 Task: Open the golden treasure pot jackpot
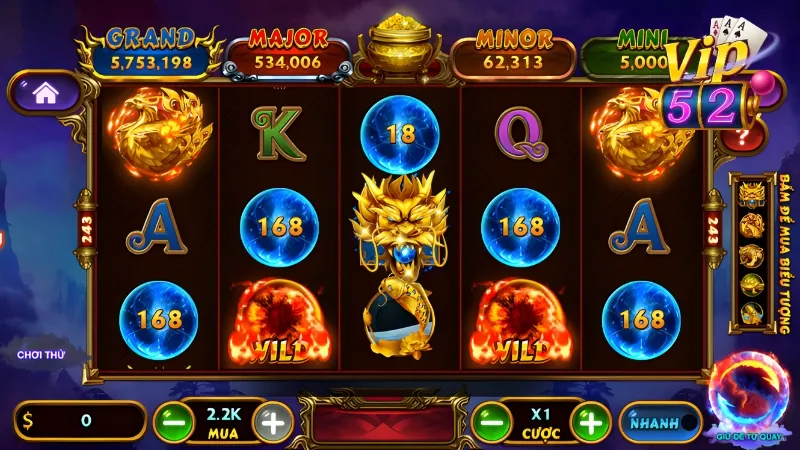[x=400, y=47]
